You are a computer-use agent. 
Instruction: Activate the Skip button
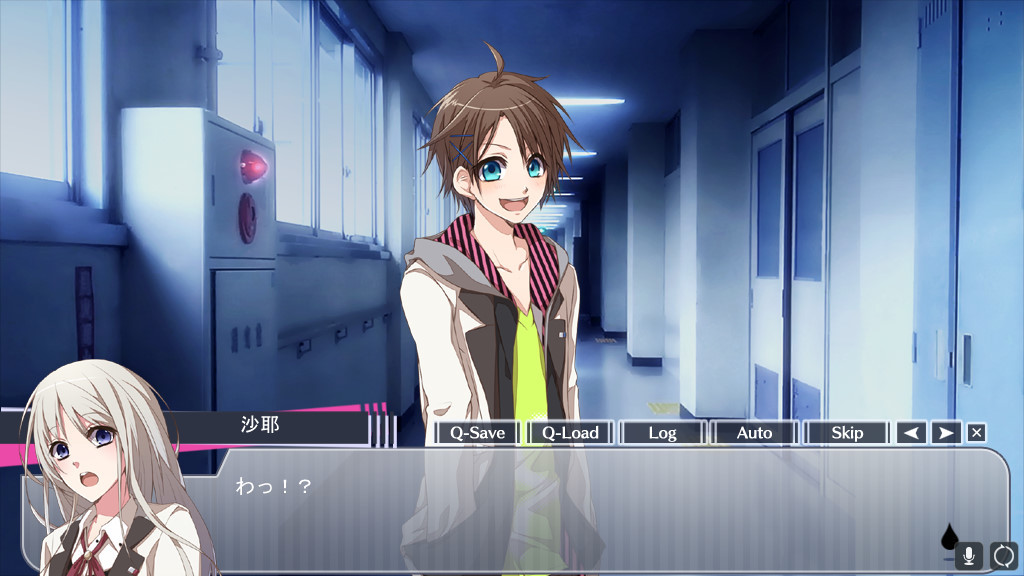[x=846, y=433]
